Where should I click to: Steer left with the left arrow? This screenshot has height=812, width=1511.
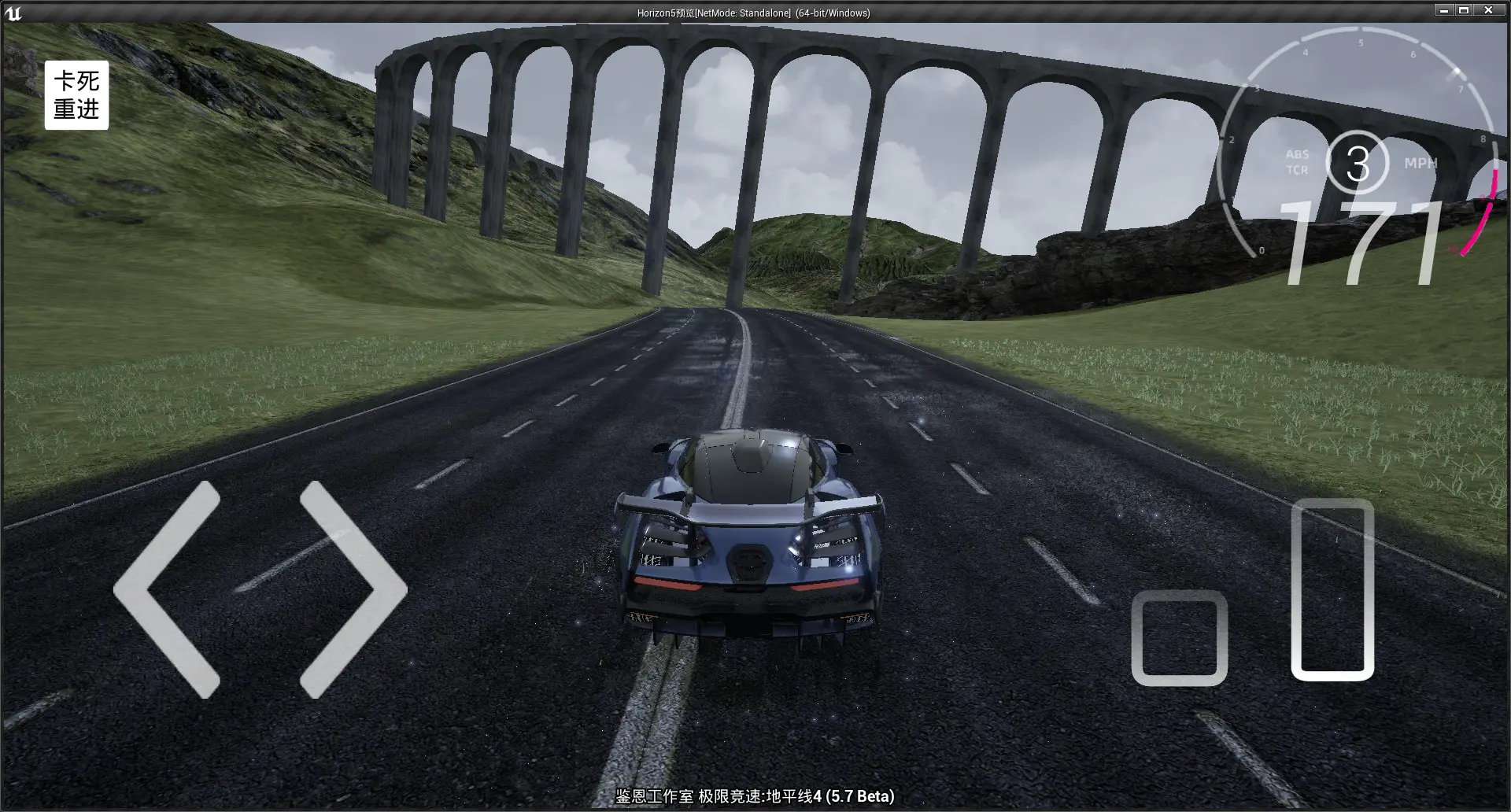pos(167,589)
